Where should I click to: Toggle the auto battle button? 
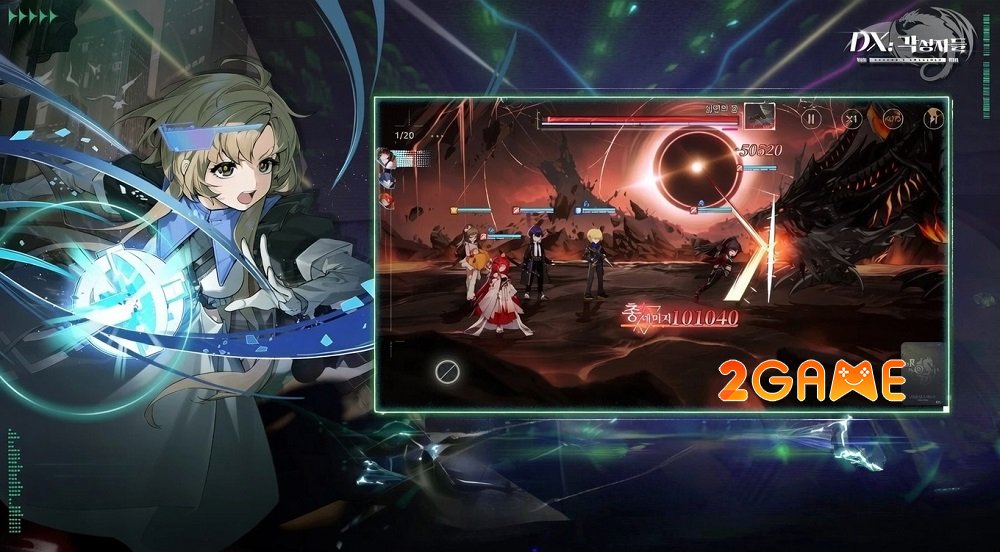(x=891, y=118)
